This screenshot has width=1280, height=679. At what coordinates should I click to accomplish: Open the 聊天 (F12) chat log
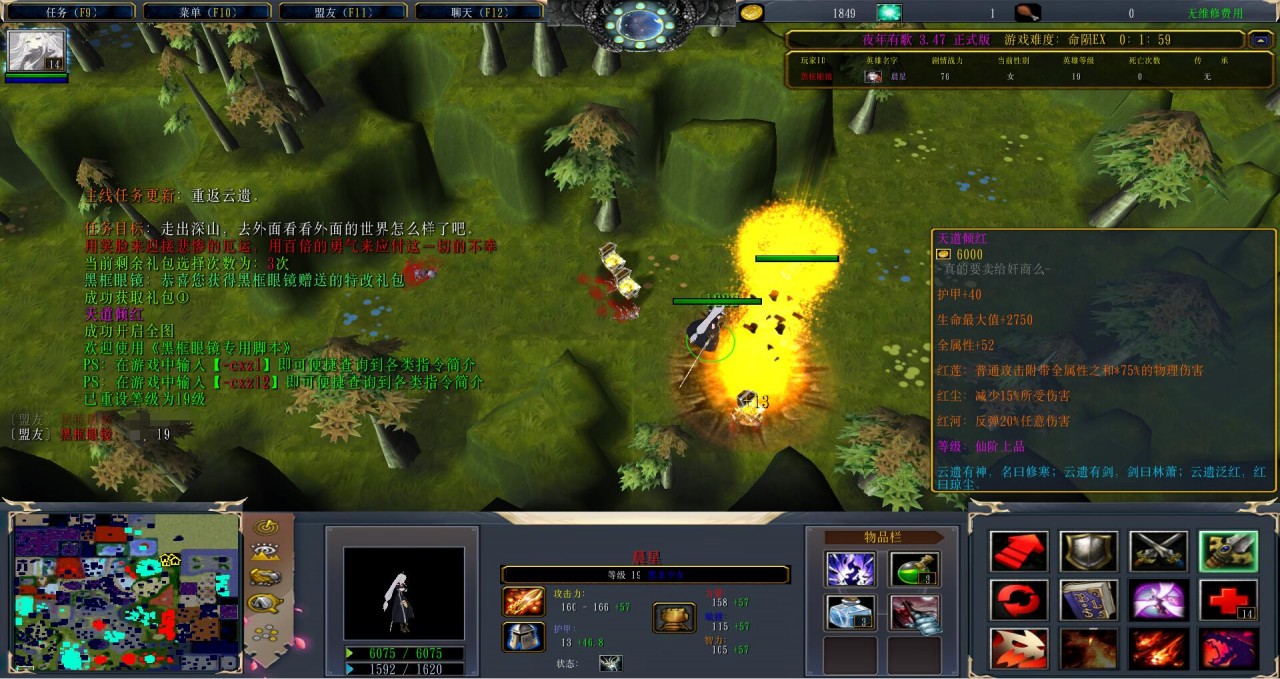coord(478,12)
